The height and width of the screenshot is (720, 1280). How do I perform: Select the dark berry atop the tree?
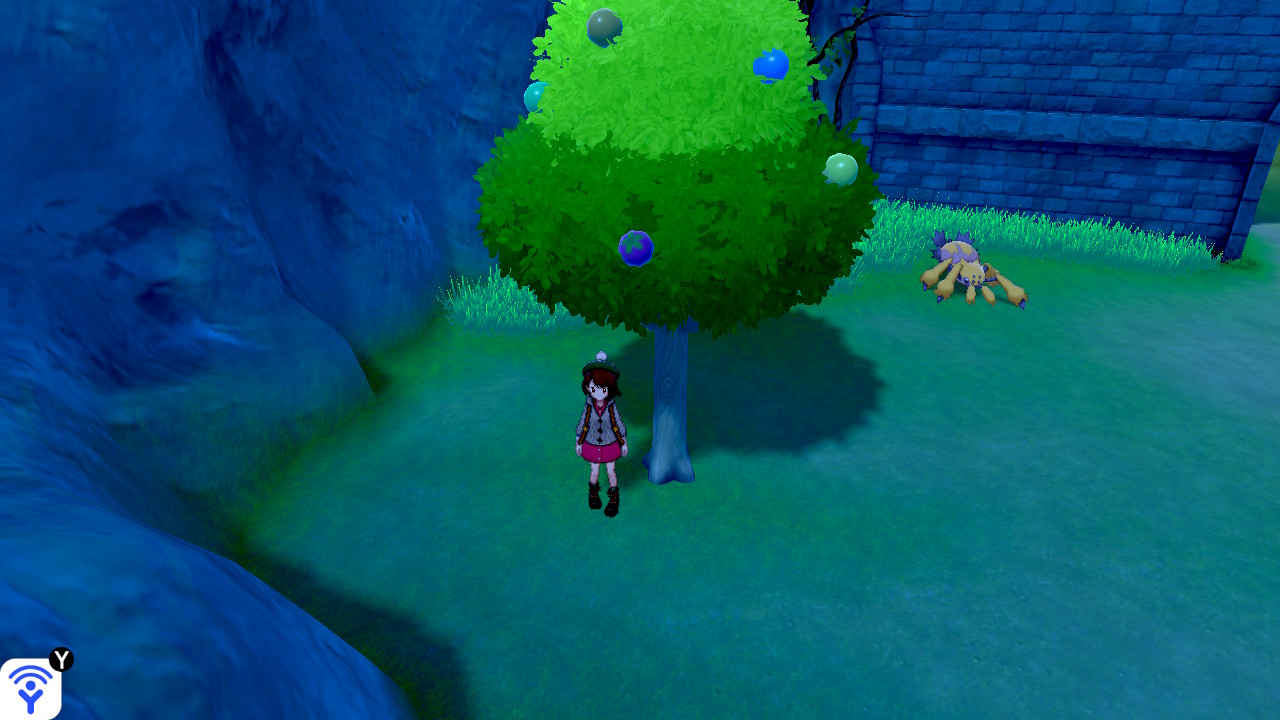(604, 29)
